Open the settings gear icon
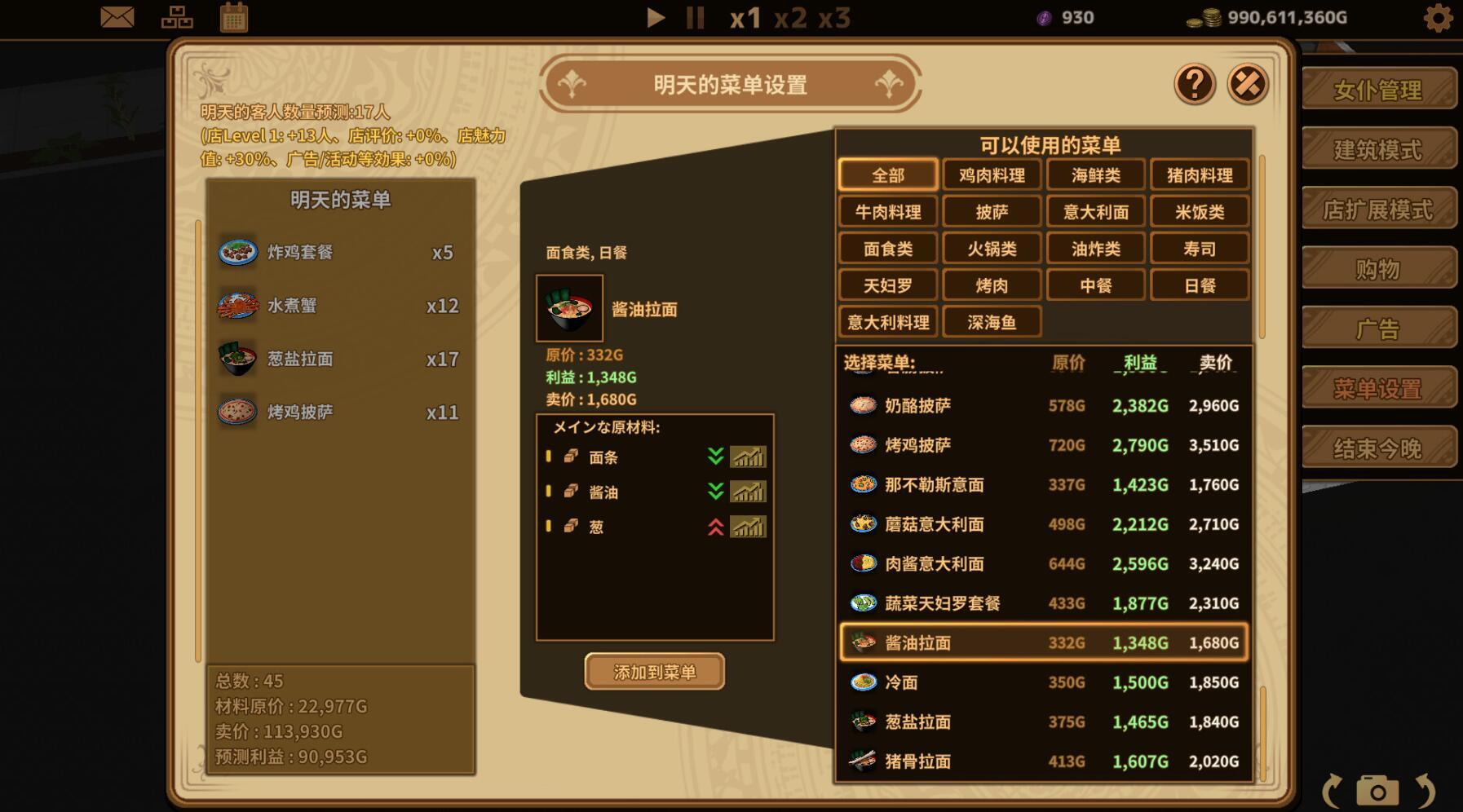Screen dimensions: 1463x812 tap(1440, 17)
